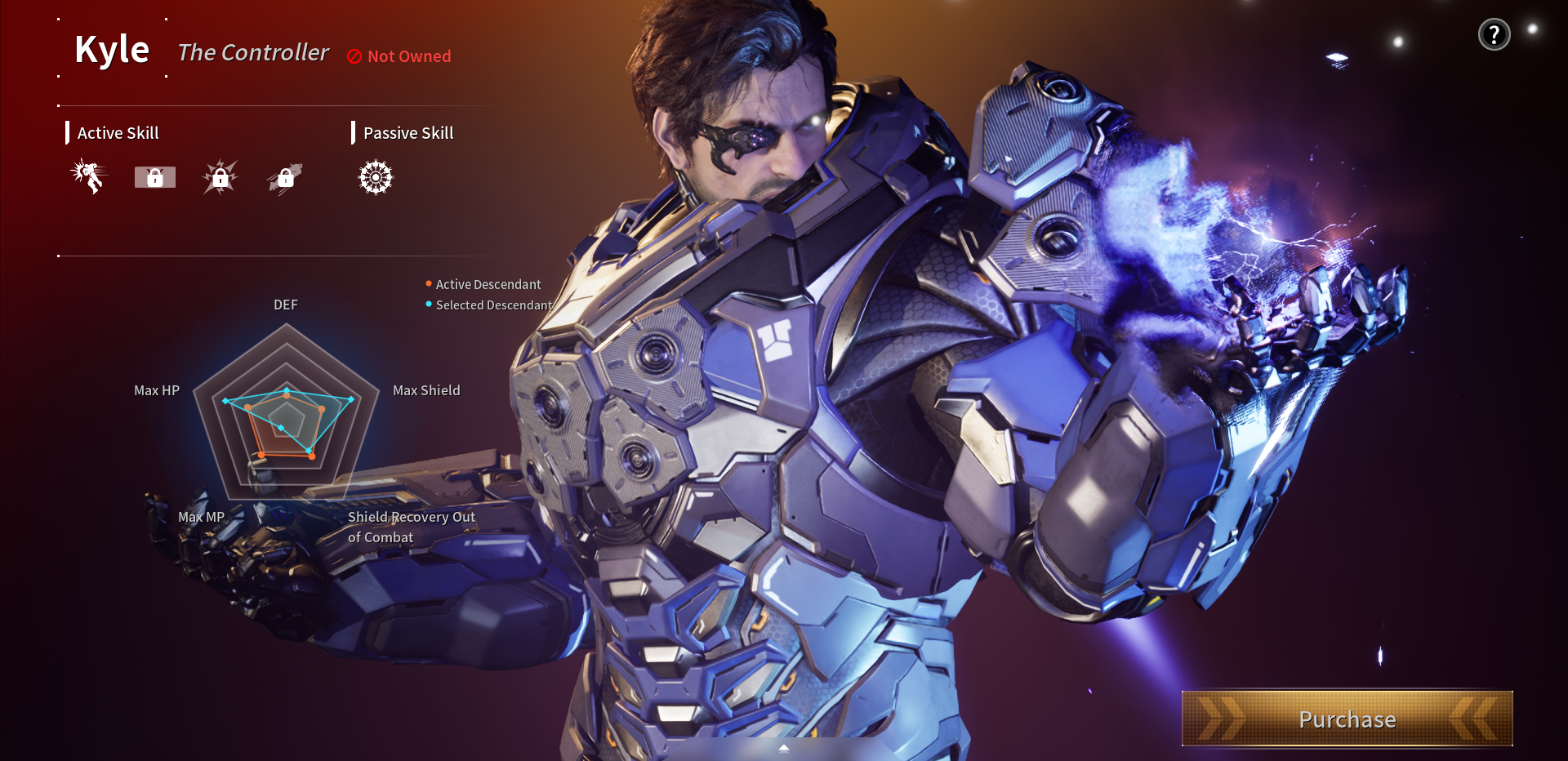This screenshot has height=761, width=1568.
Task: Click the fourth locked active skill icon
Action: pyautogui.click(x=284, y=176)
